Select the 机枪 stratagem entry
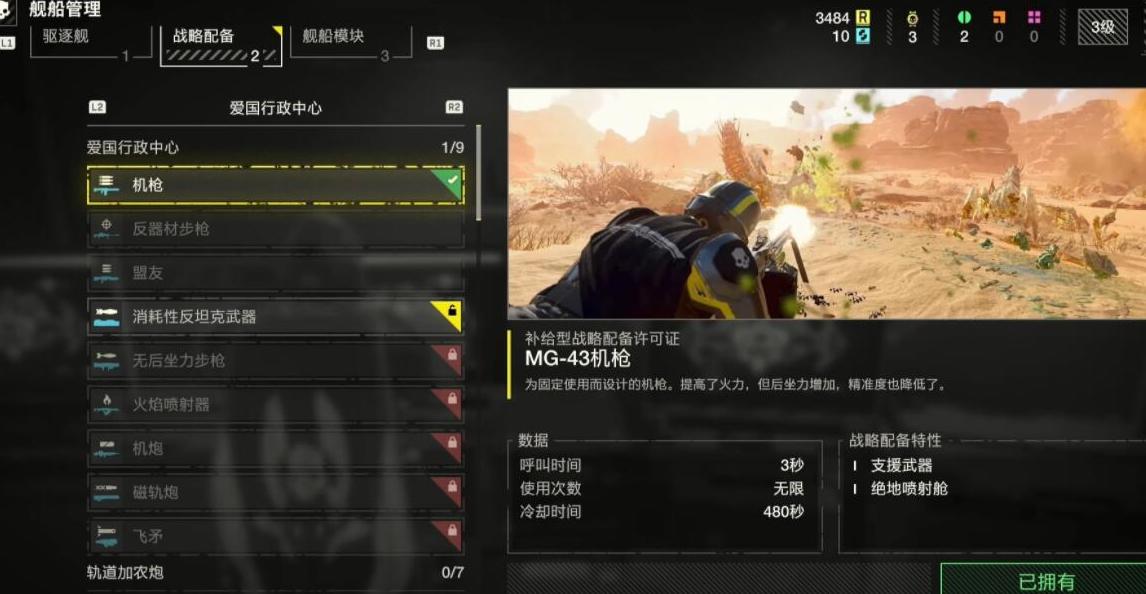Image resolution: width=1146 pixels, height=594 pixels. (275, 185)
